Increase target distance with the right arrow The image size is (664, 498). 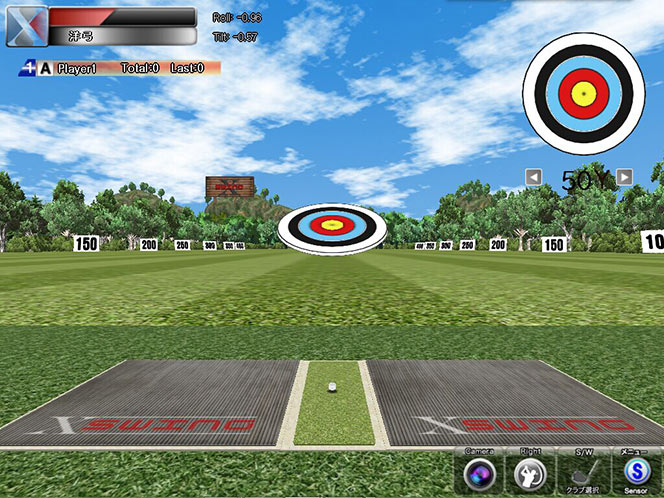click(624, 177)
